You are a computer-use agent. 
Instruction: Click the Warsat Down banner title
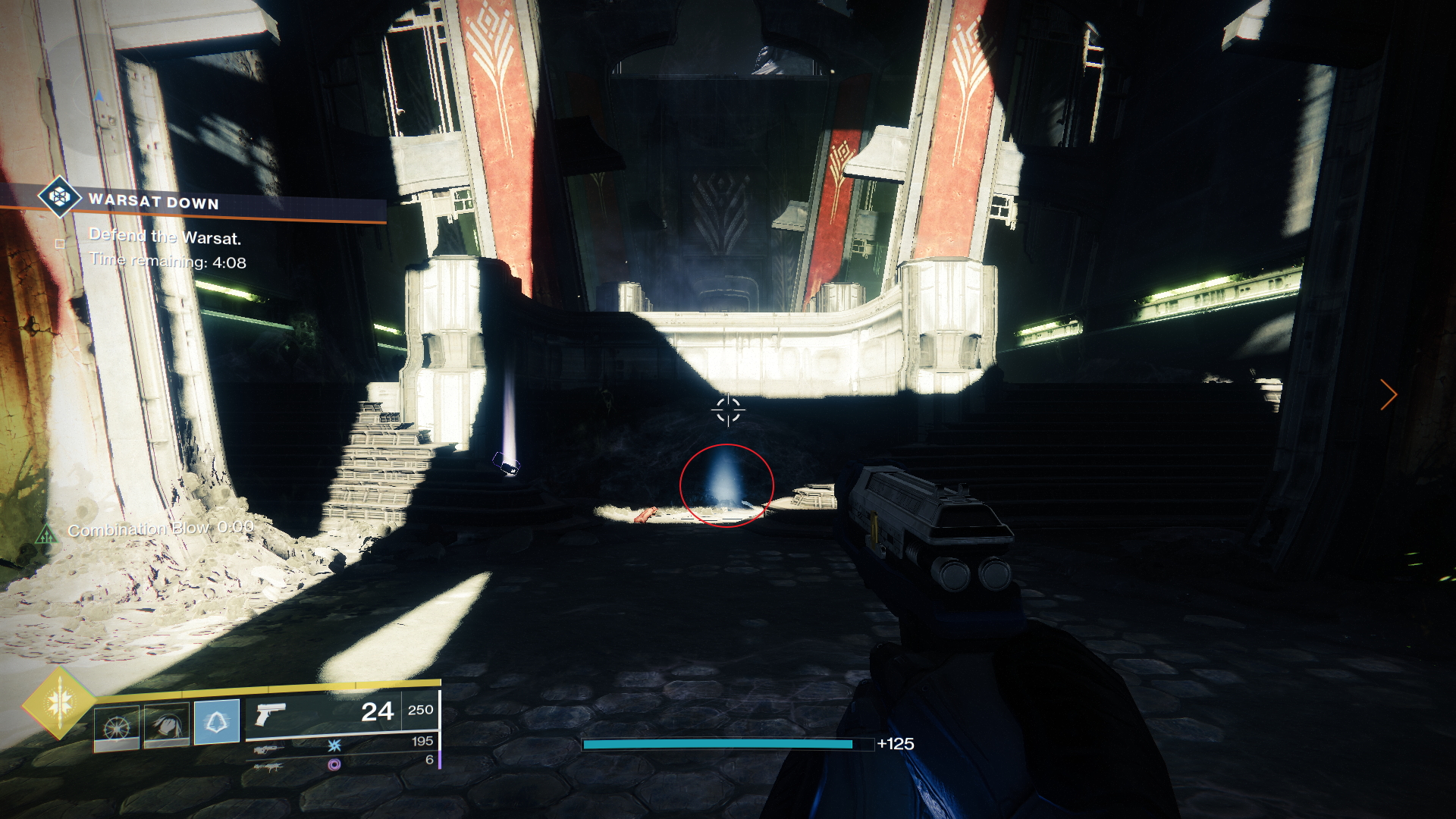click(x=154, y=202)
